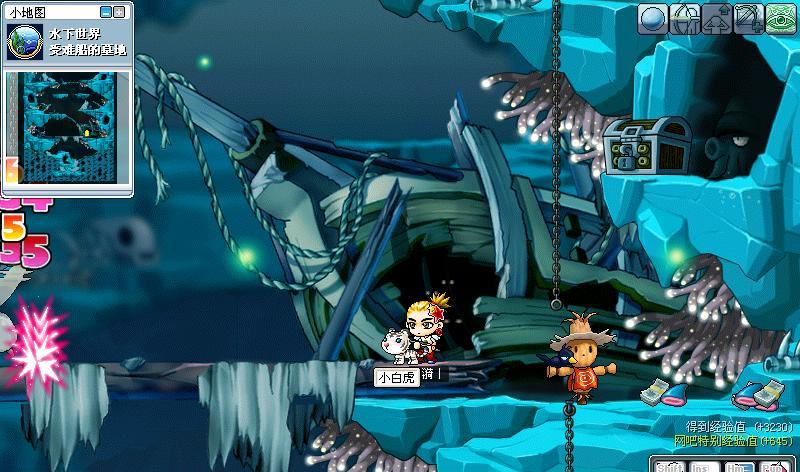Click the 小地图 minimap title bar
The width and height of the screenshot is (800, 472).
pyautogui.click(x=50, y=12)
